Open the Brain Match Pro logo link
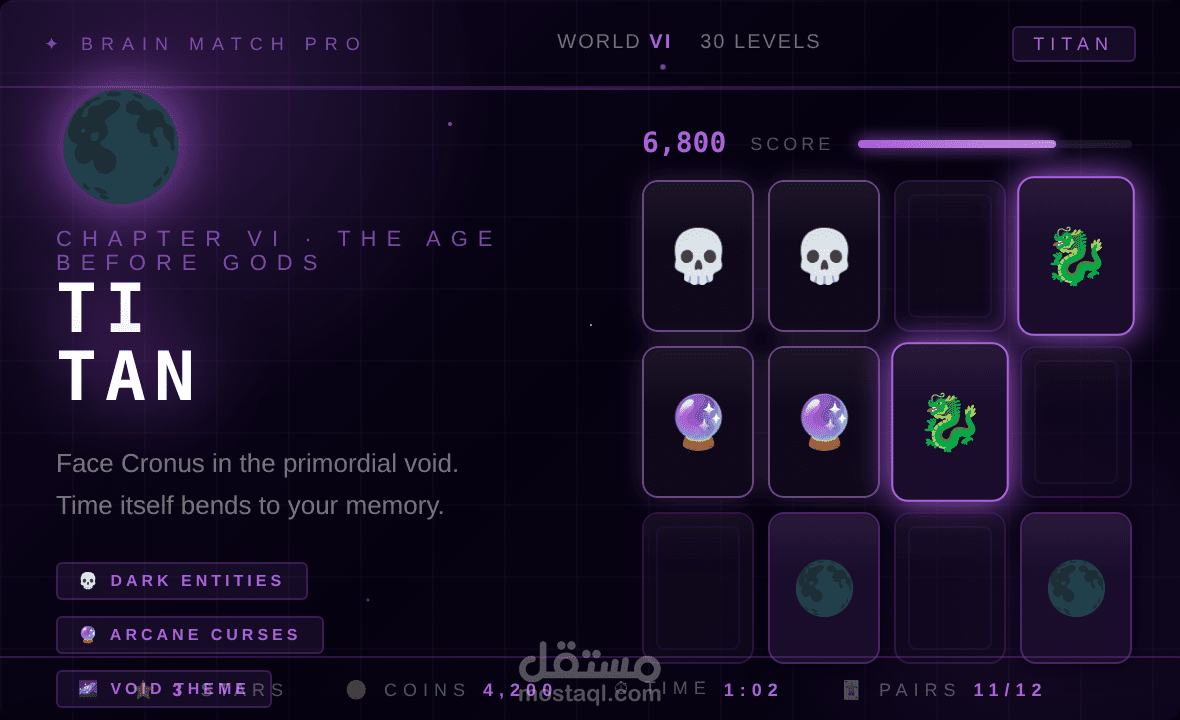This screenshot has height=720, width=1180. 205,44
